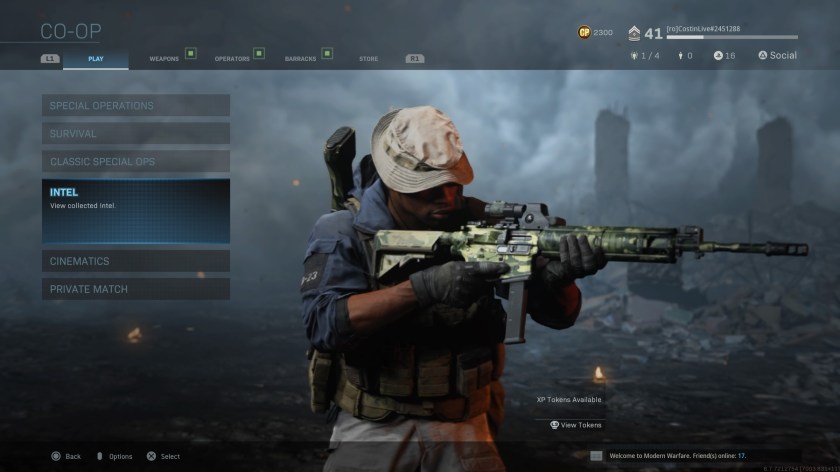840x472 pixels.
Task: Open the Cinematics option
Action: (136, 261)
